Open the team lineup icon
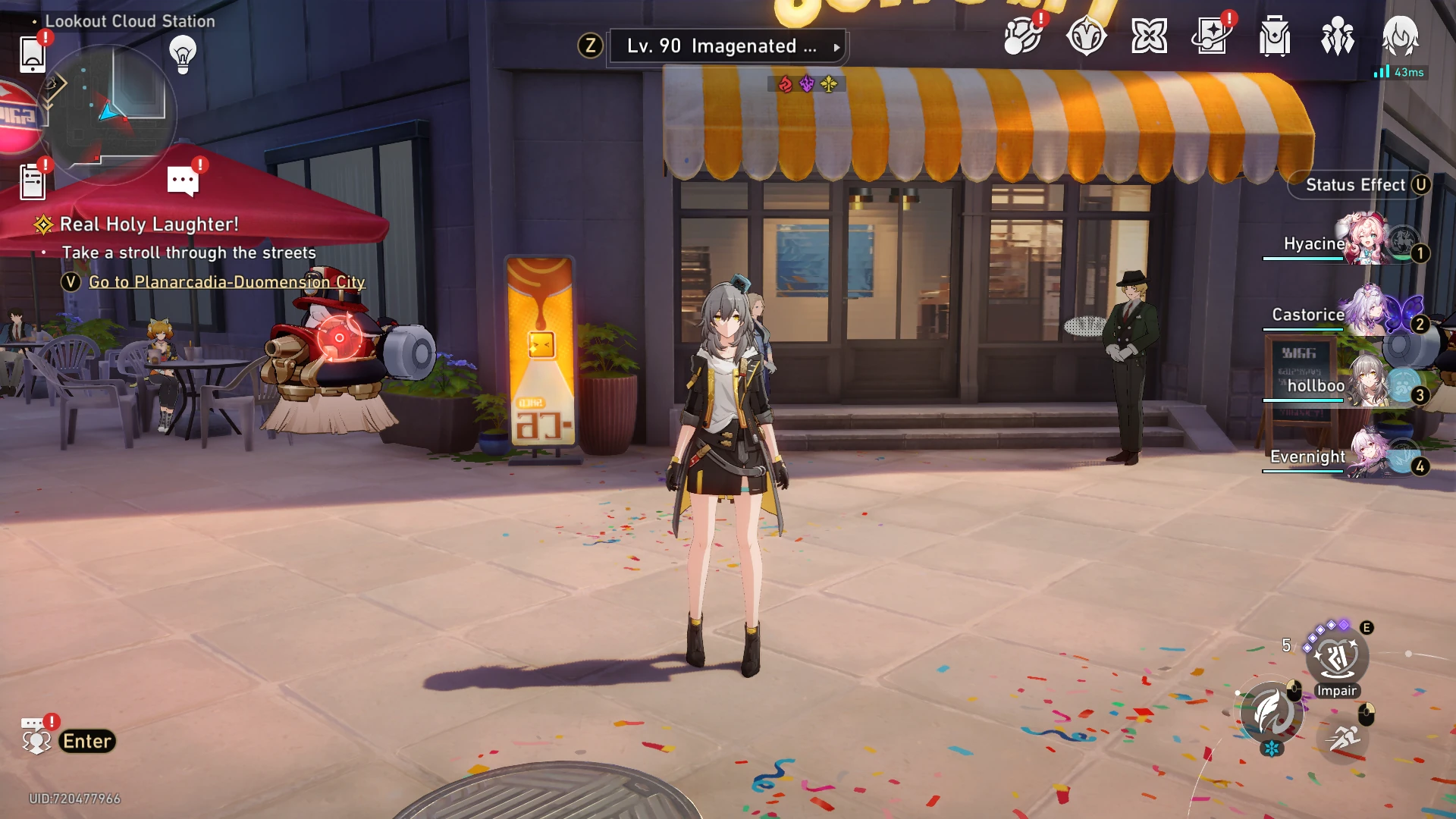 [1338, 36]
